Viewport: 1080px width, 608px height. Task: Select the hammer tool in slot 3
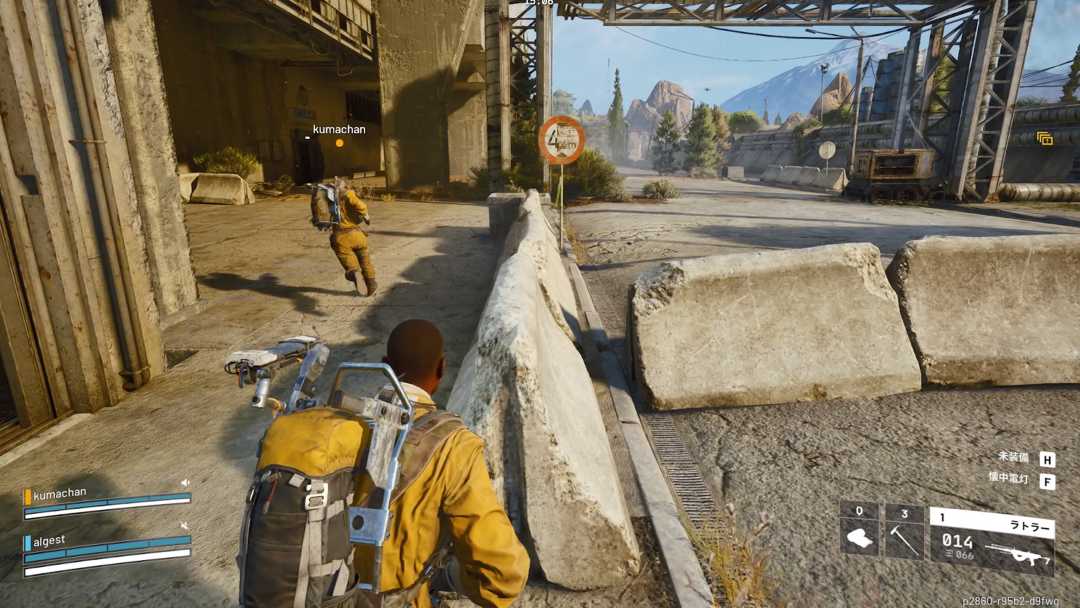coord(904,537)
